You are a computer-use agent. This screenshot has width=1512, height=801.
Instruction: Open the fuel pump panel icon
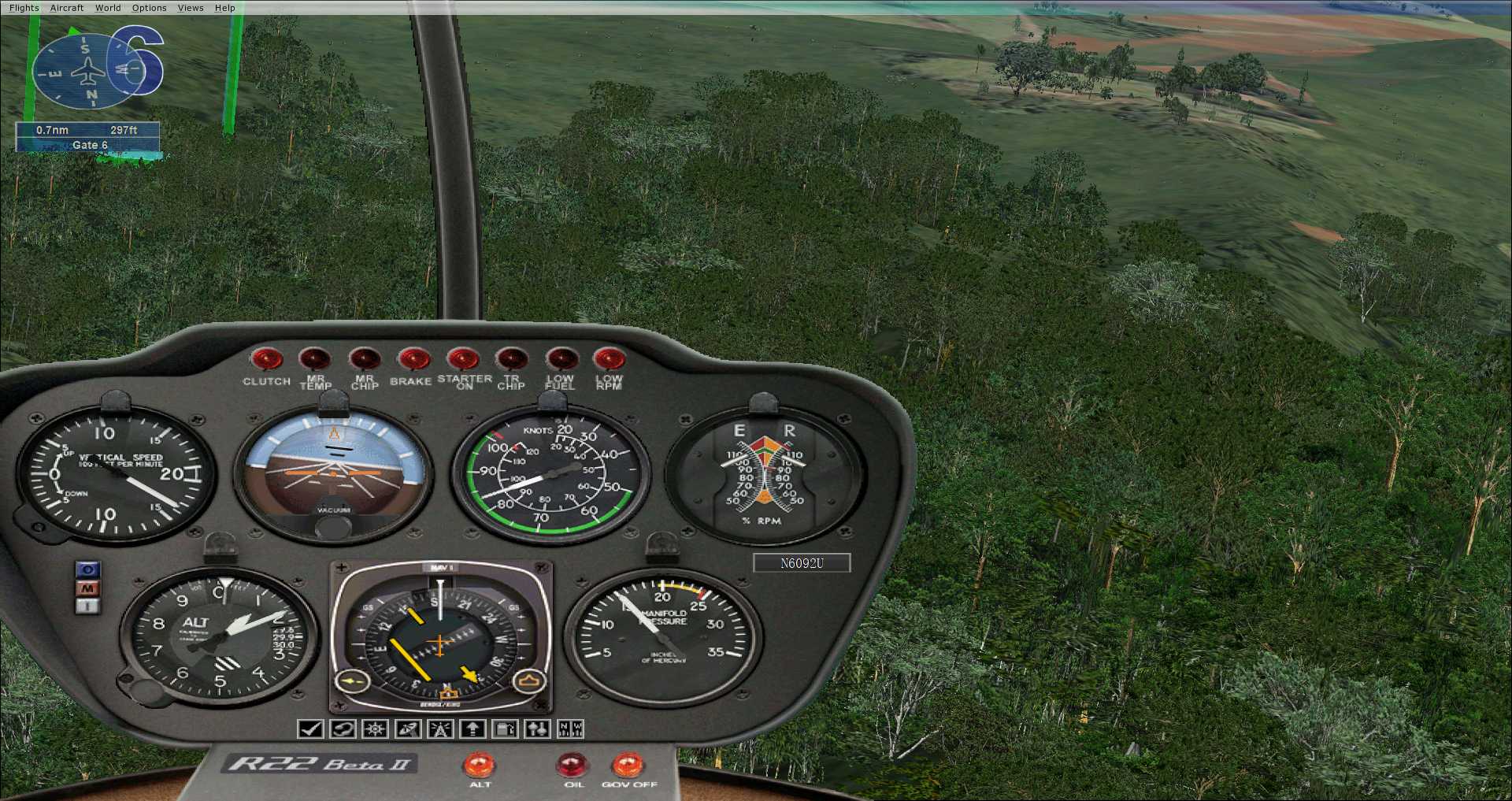click(x=505, y=729)
